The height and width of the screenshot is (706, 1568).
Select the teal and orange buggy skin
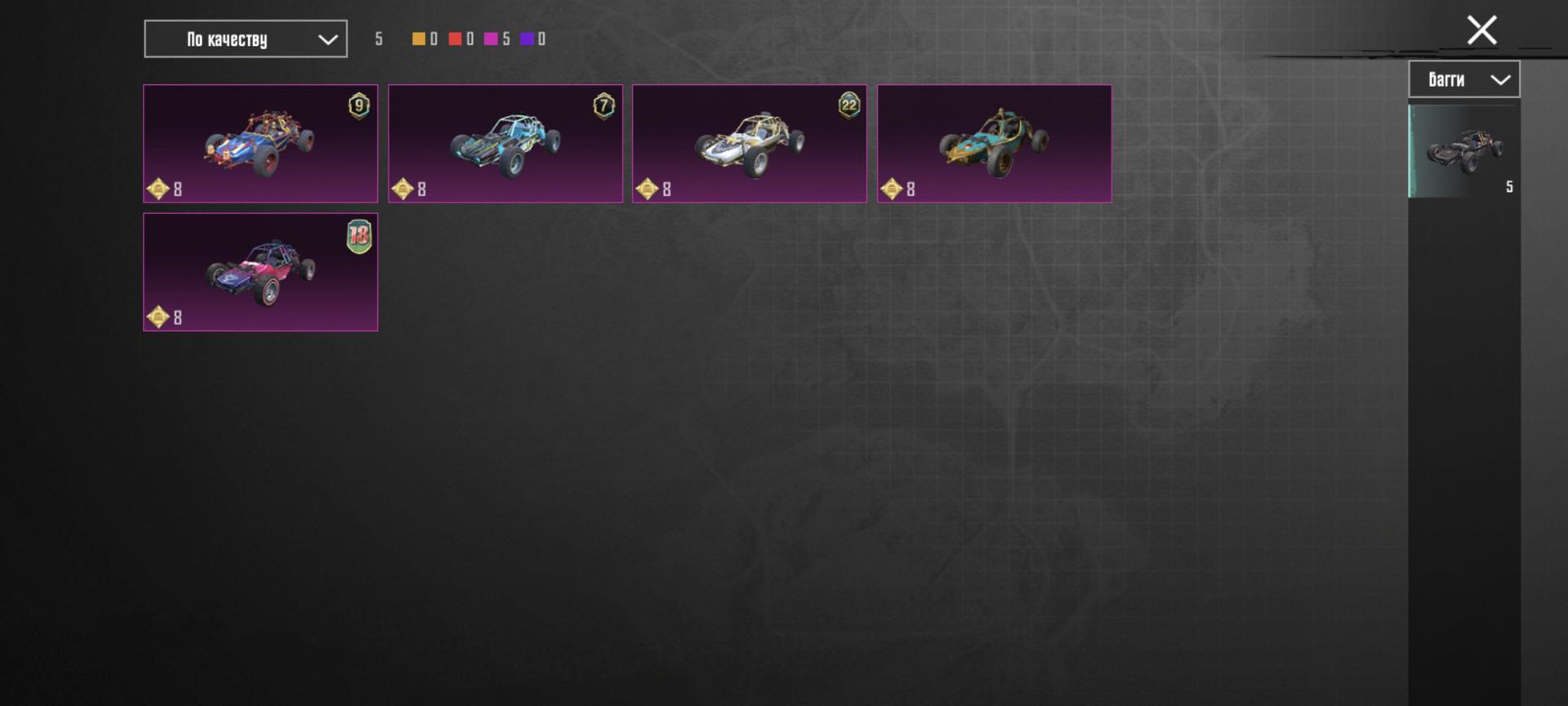[x=994, y=144]
